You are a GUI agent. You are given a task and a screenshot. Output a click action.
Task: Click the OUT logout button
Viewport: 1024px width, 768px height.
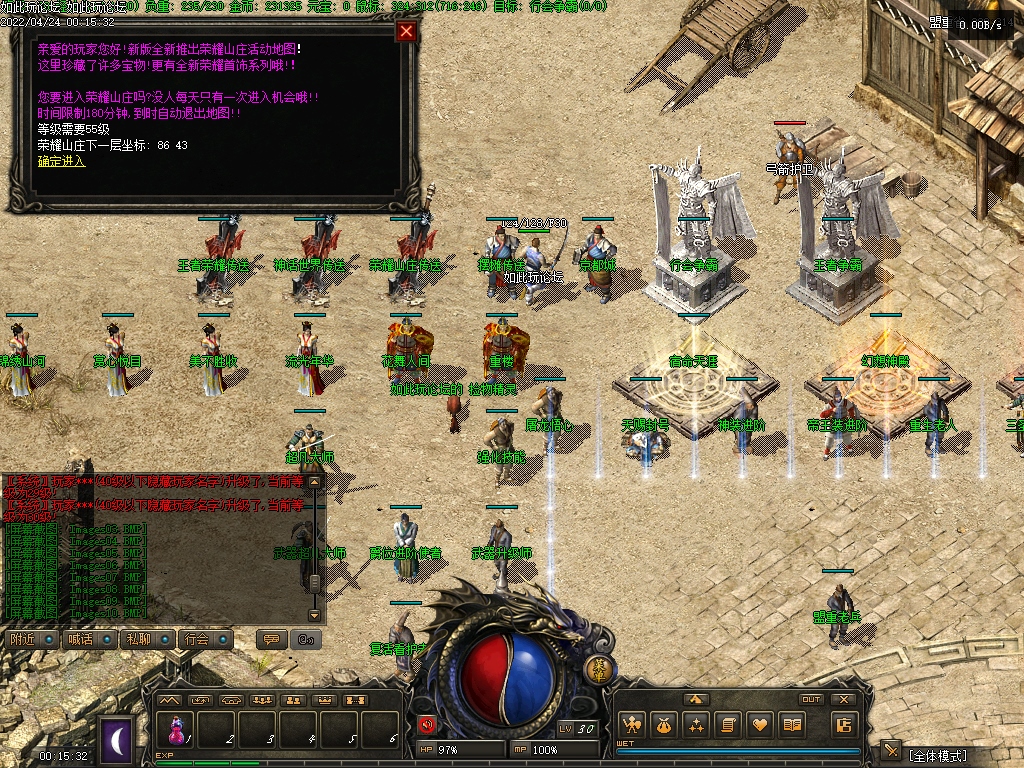[811, 699]
